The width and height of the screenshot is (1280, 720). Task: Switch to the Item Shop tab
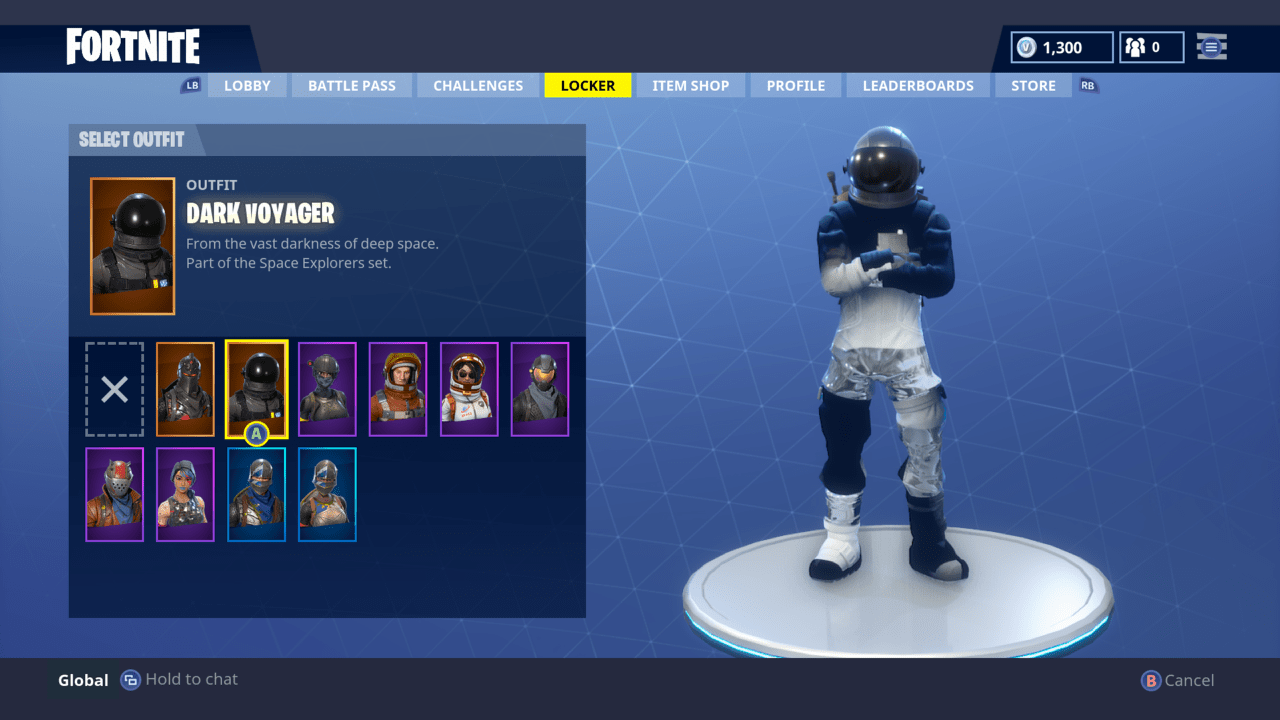(690, 85)
